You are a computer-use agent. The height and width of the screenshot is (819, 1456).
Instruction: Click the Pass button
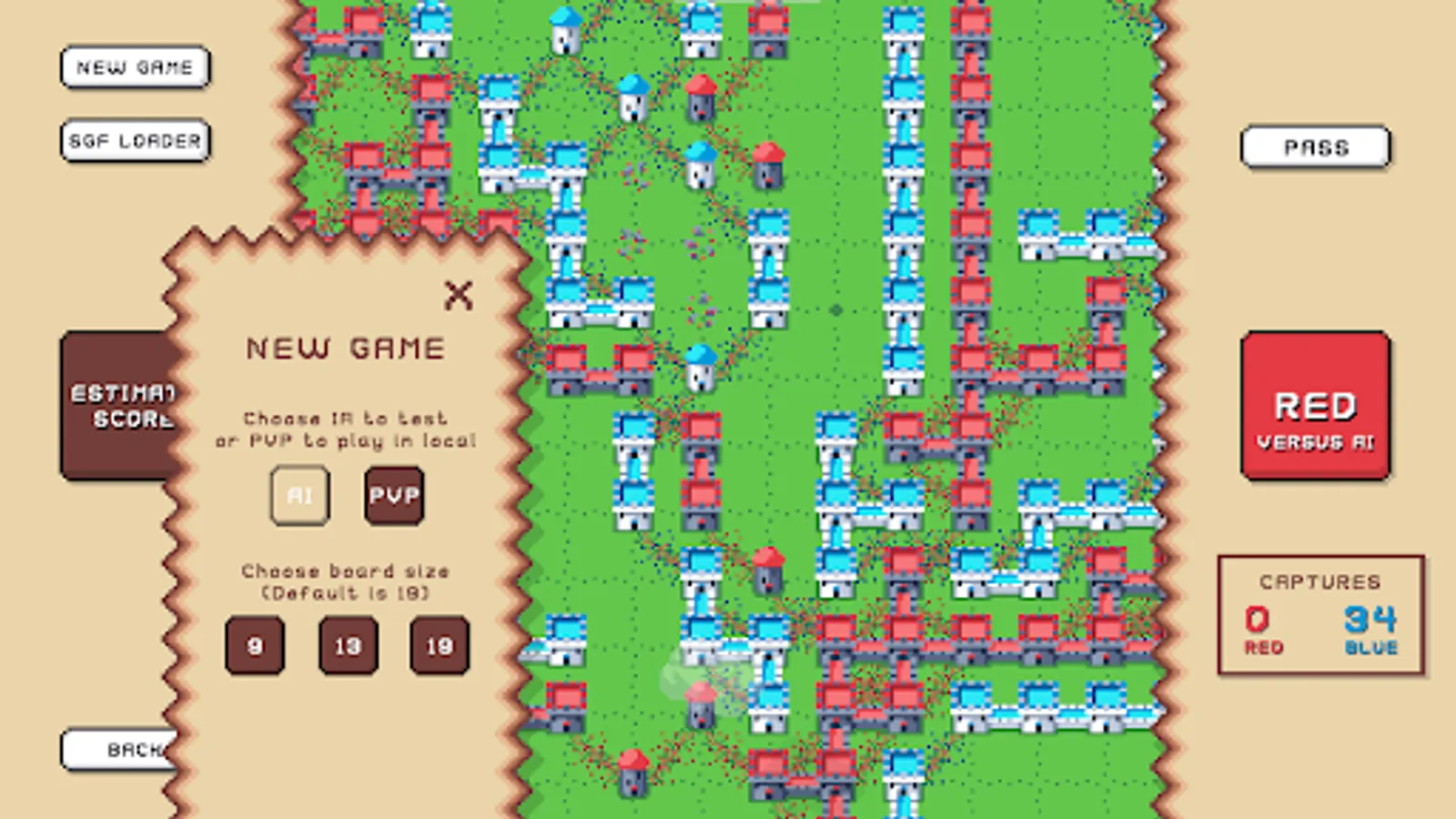[x=1315, y=146]
